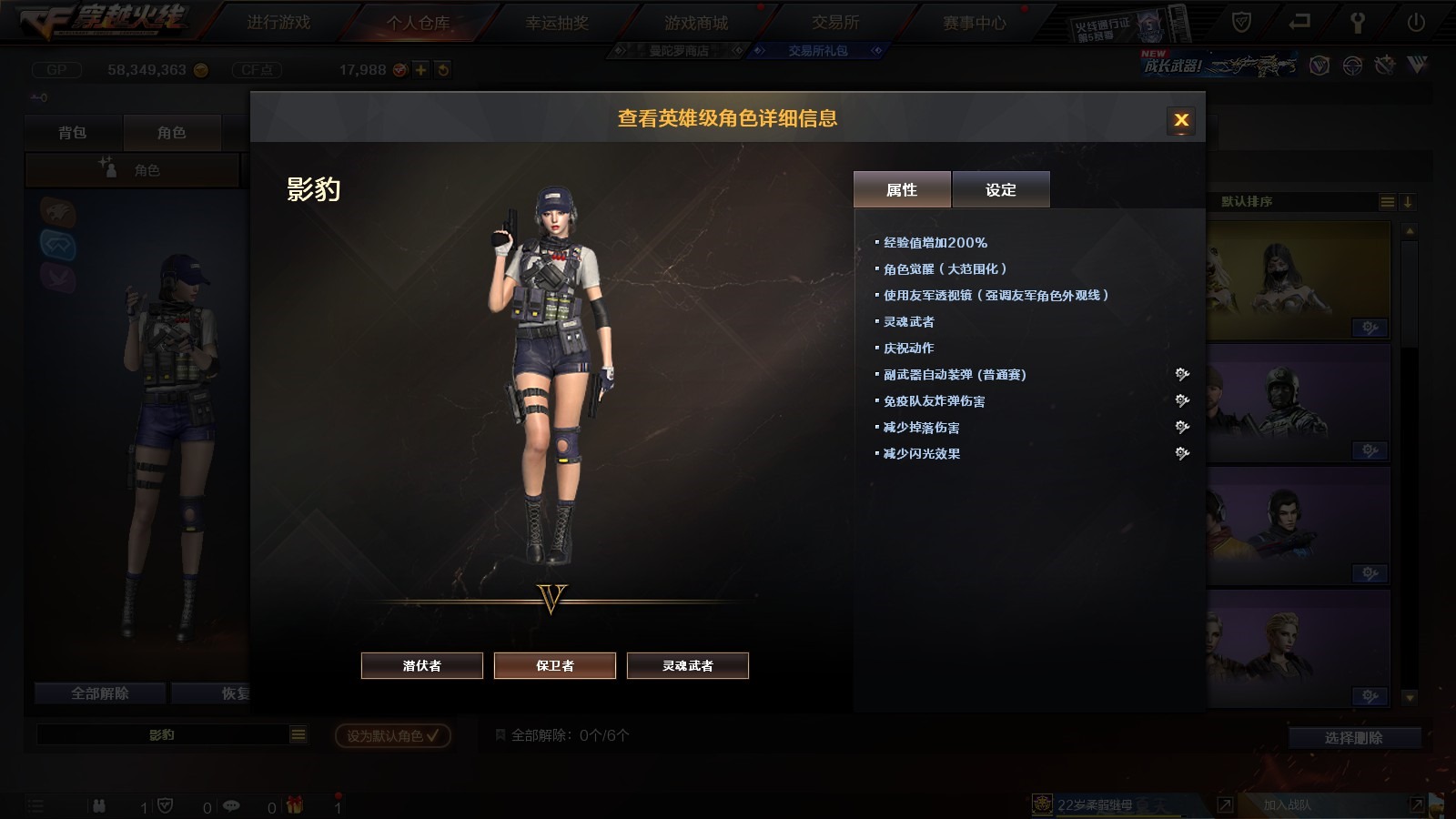
Task: Open settings gear for 减少闪光效果
Action: coord(1182,453)
